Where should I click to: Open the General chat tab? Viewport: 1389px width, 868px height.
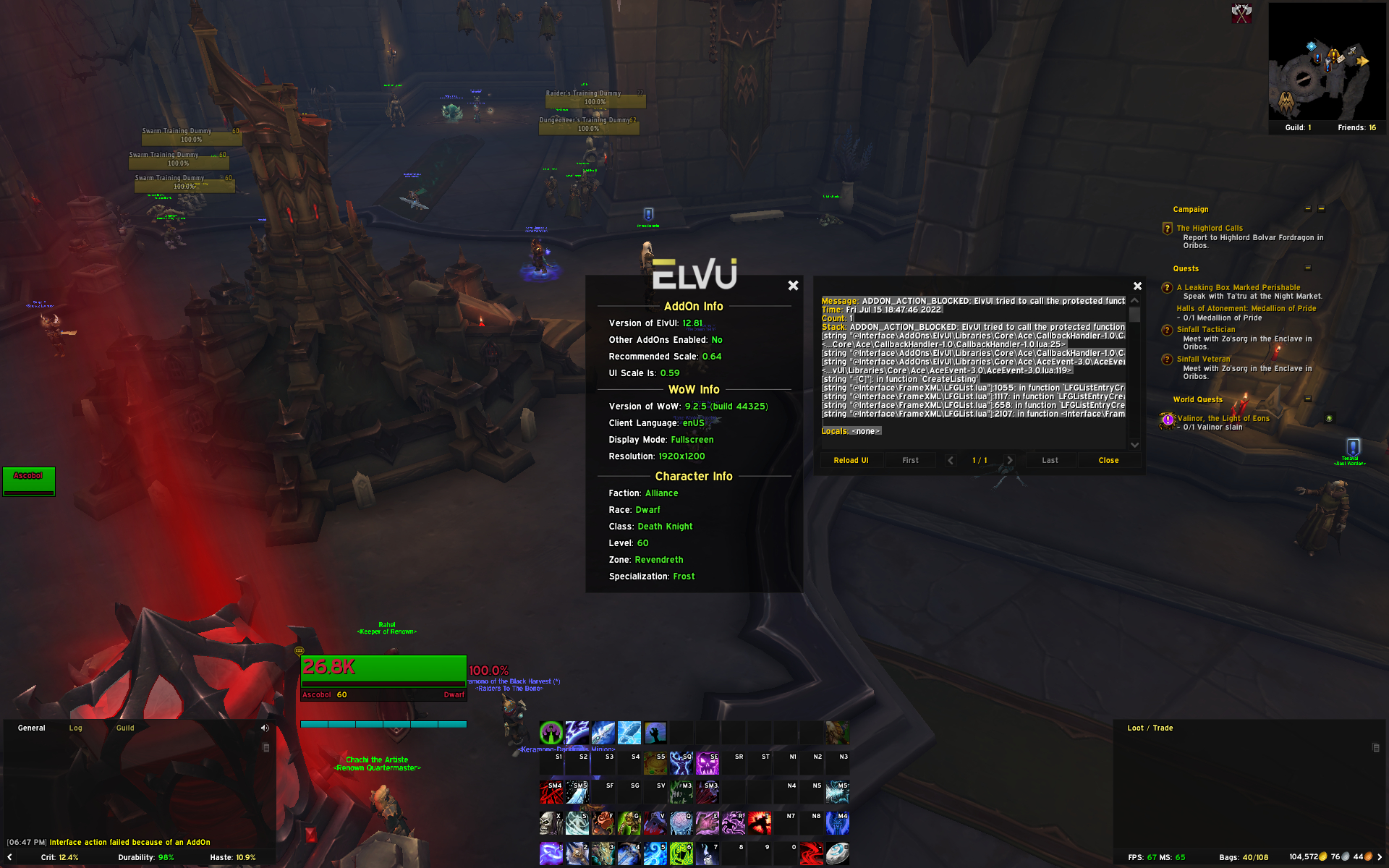[x=32, y=728]
